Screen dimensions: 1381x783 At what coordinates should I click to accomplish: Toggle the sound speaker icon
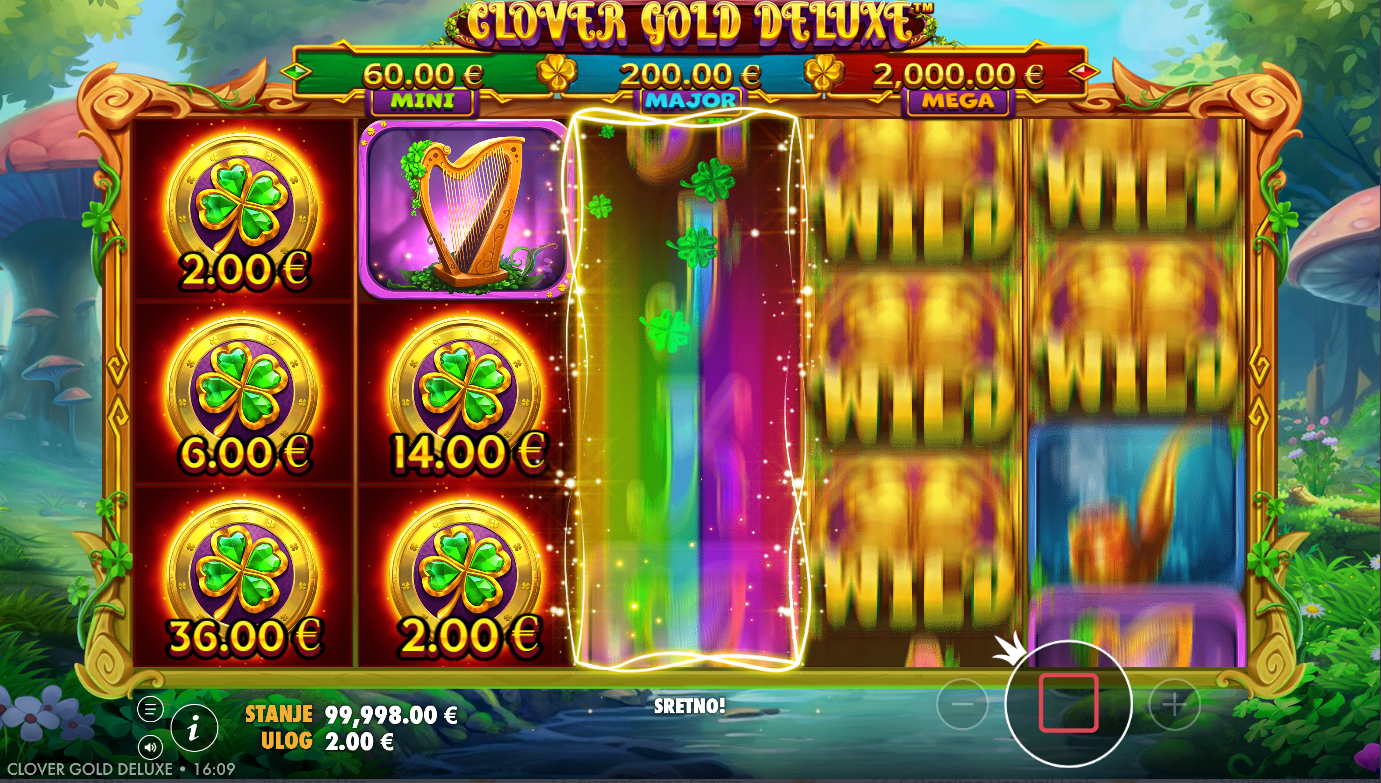[150, 746]
